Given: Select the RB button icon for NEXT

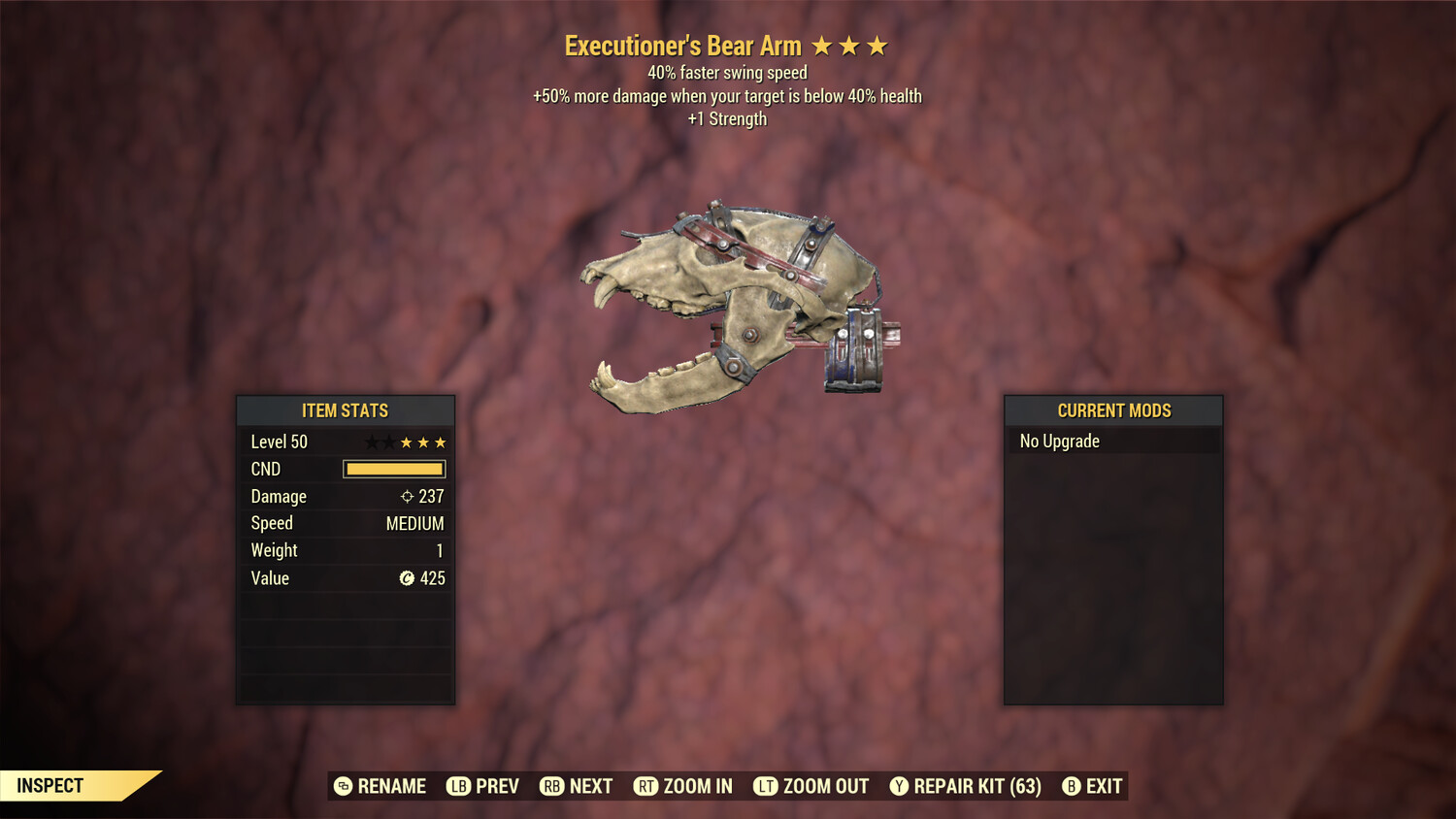Looking at the screenshot, I should [x=550, y=786].
